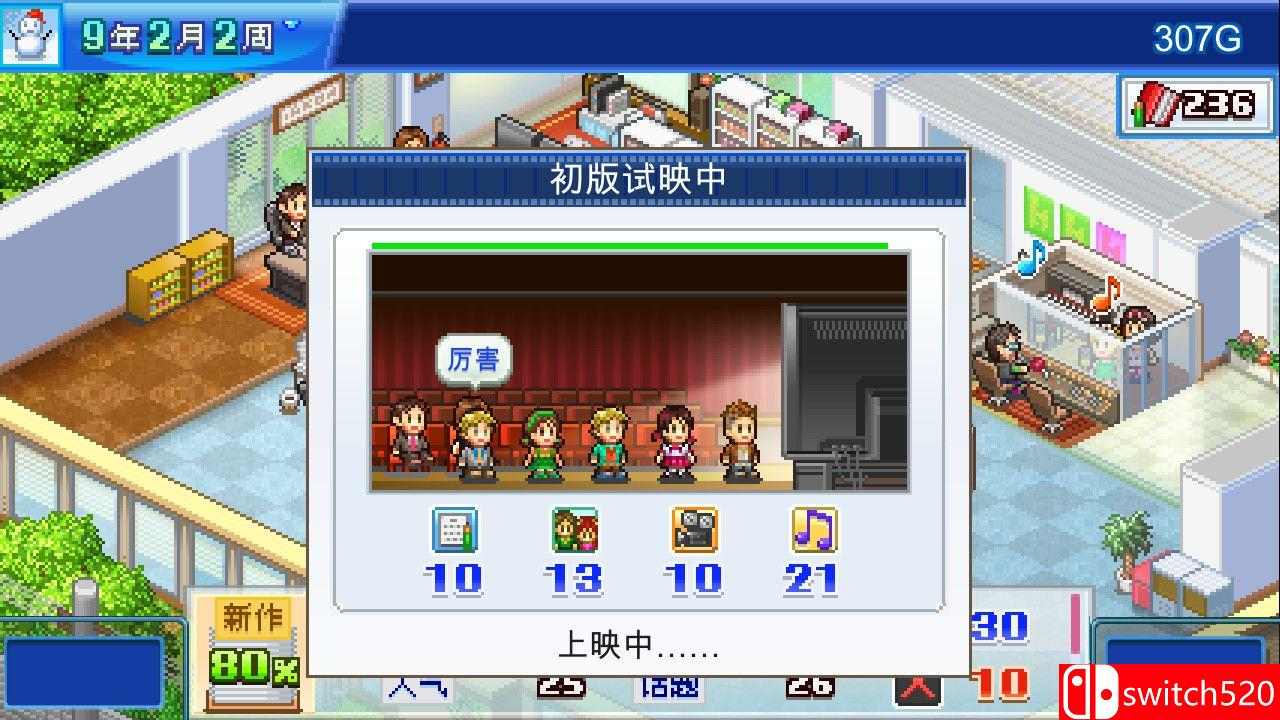The width and height of the screenshot is (1280, 720).
Task: Select the music note icon showing 21
Action: point(815,533)
